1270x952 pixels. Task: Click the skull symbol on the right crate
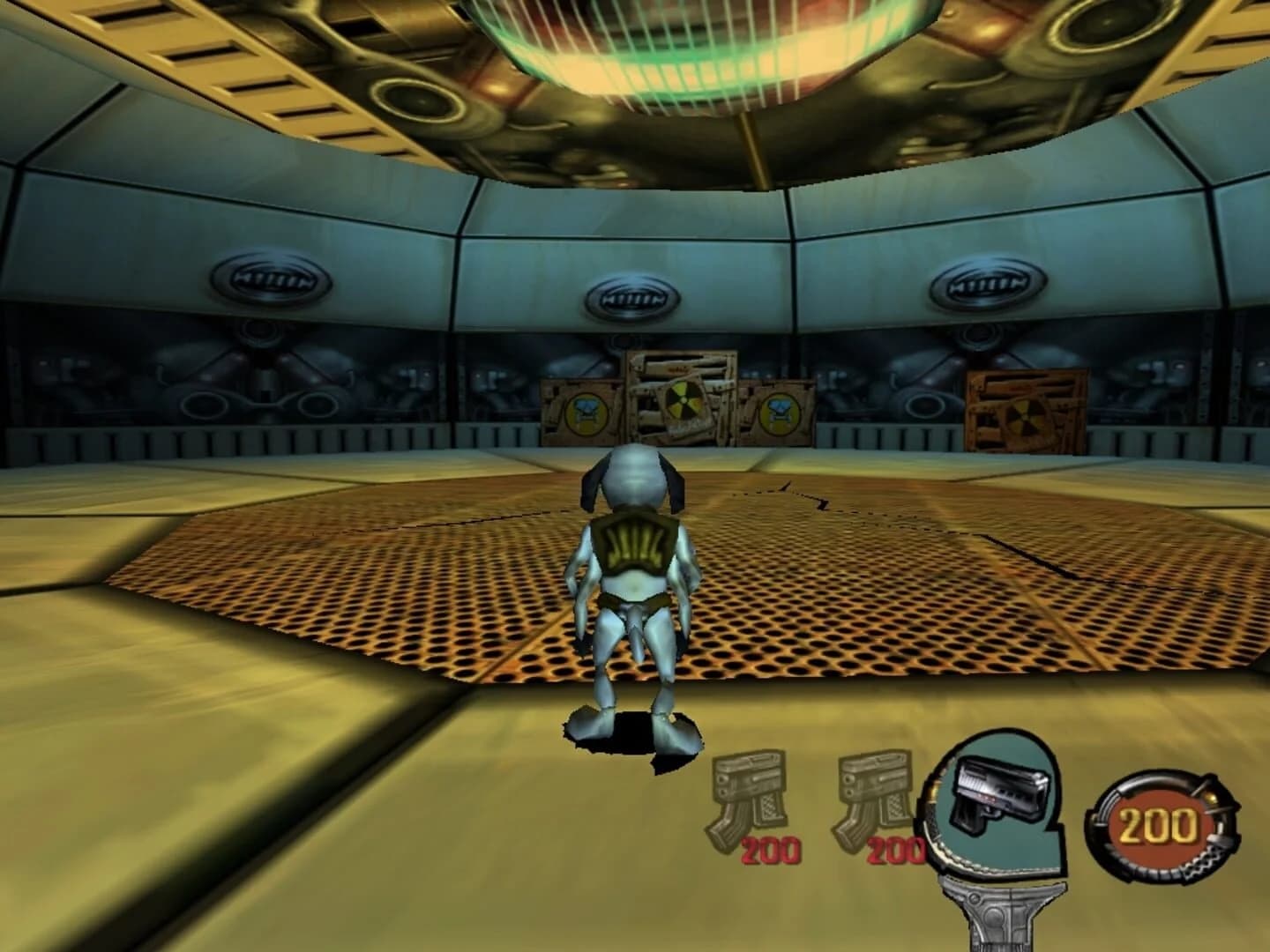coord(780,411)
